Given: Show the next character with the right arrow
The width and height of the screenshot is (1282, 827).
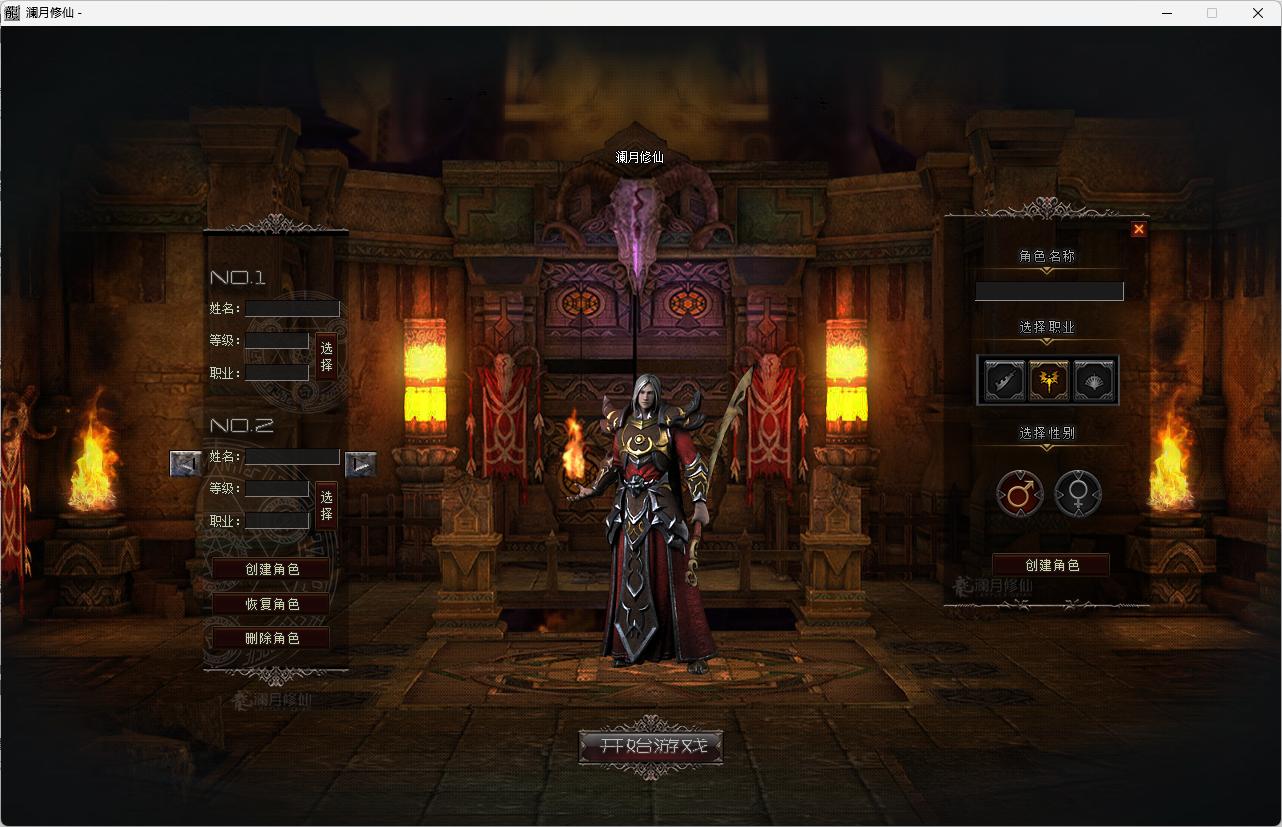Looking at the screenshot, I should pyautogui.click(x=360, y=464).
